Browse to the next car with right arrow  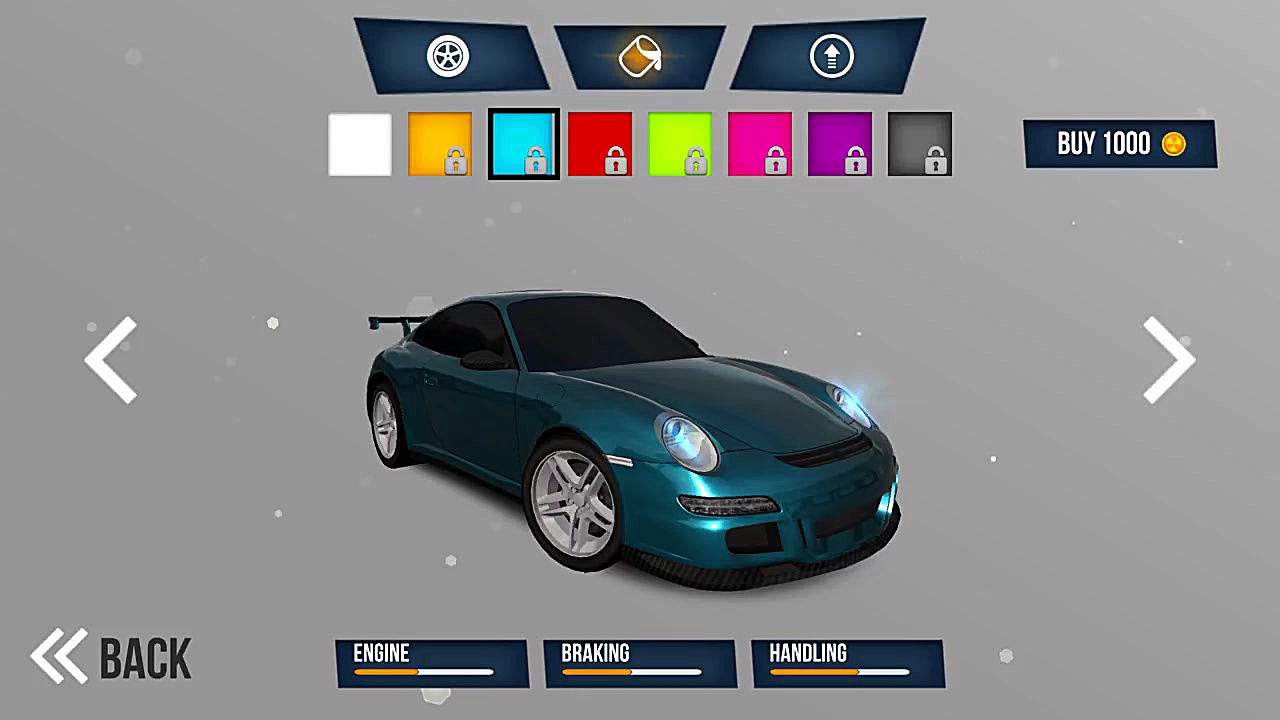[1168, 360]
